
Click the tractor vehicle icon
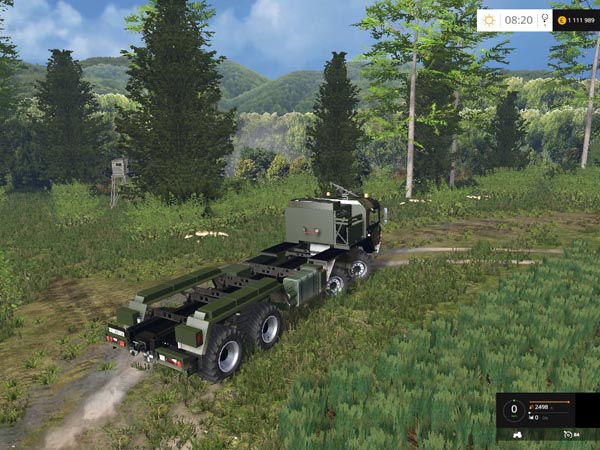515,434
